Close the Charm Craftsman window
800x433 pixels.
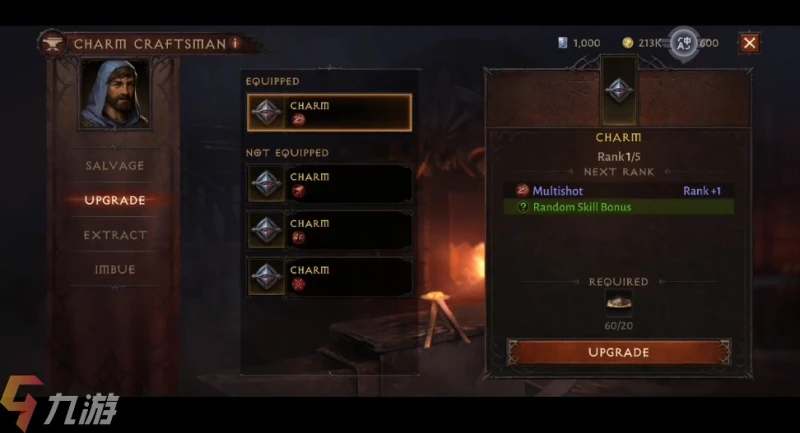click(x=749, y=42)
